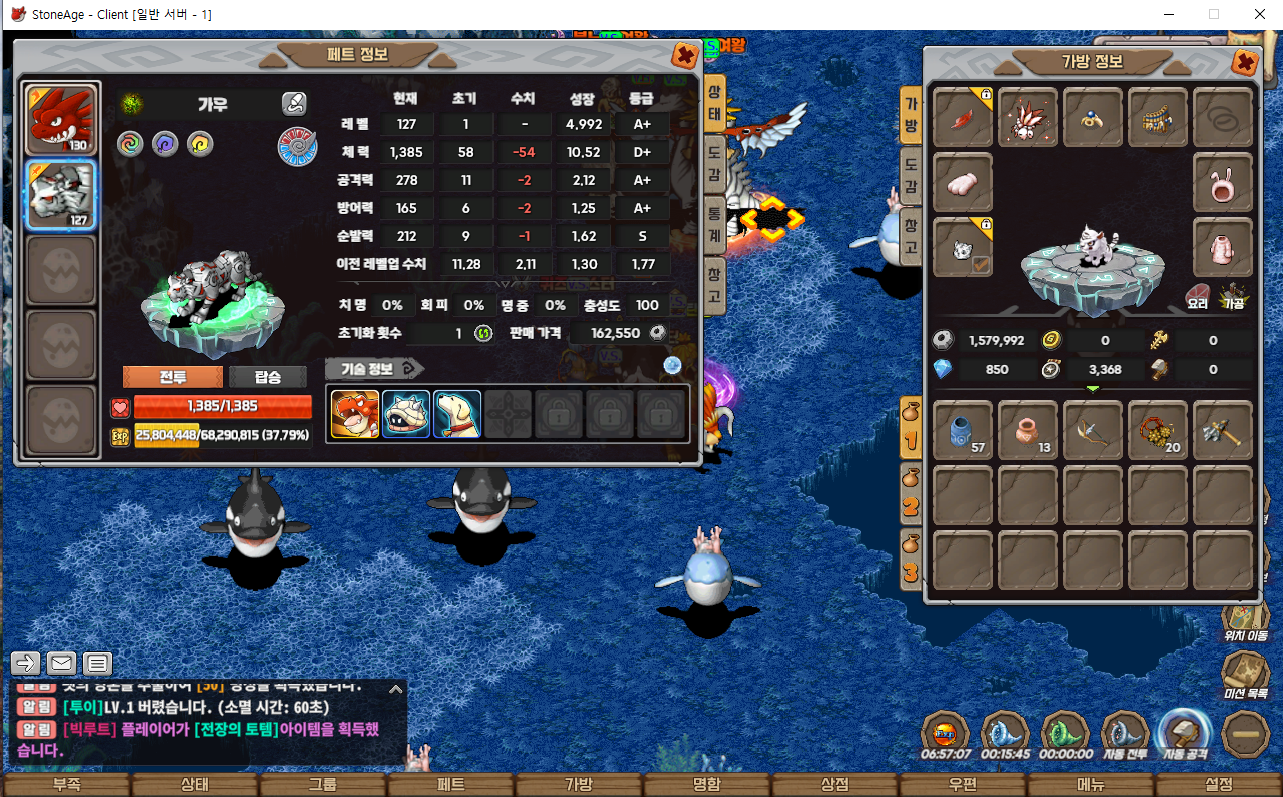Open the 명함 menu entry
This screenshot has width=1283, height=797.
pos(706,785)
